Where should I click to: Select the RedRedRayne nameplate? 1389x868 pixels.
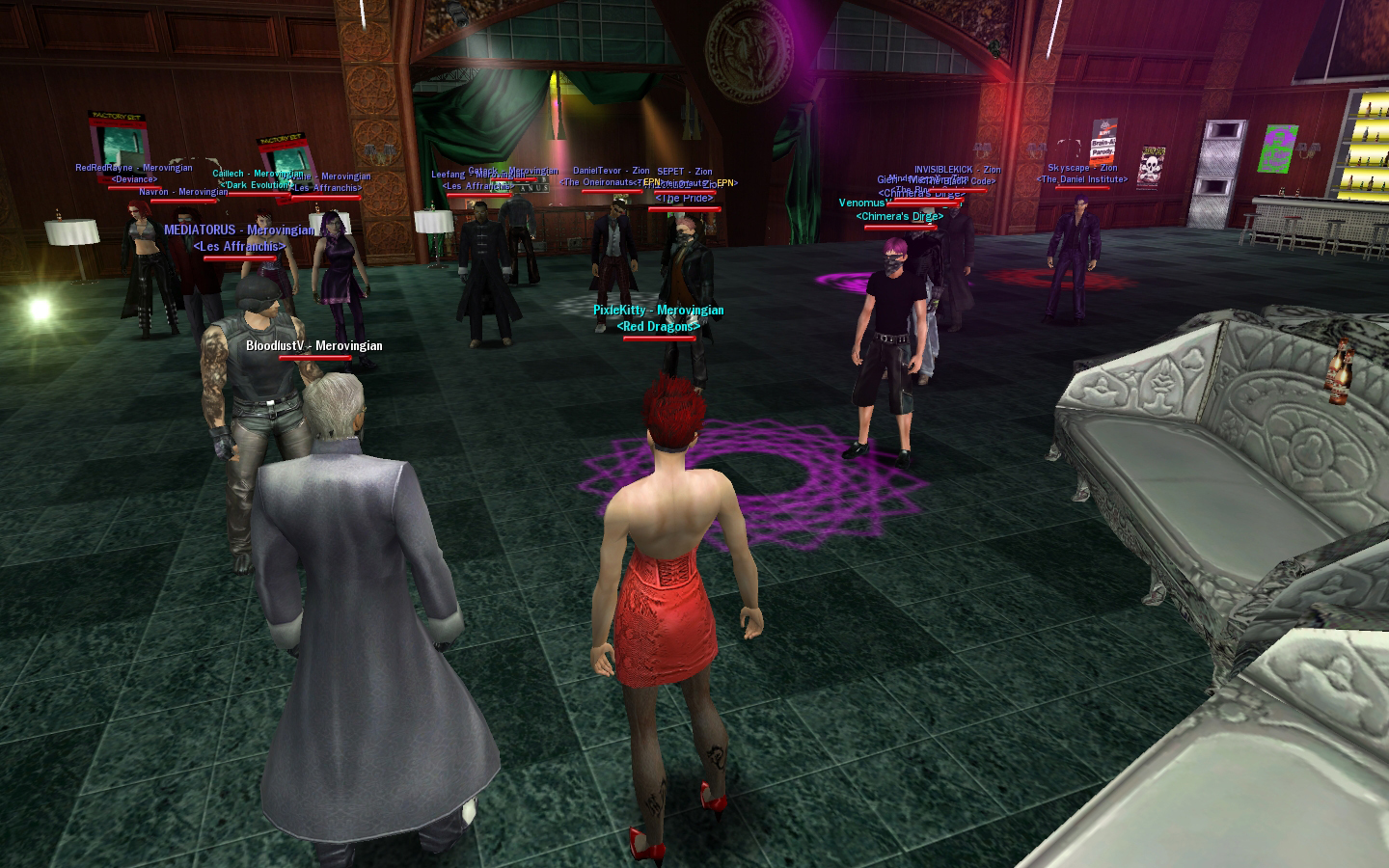133,168
